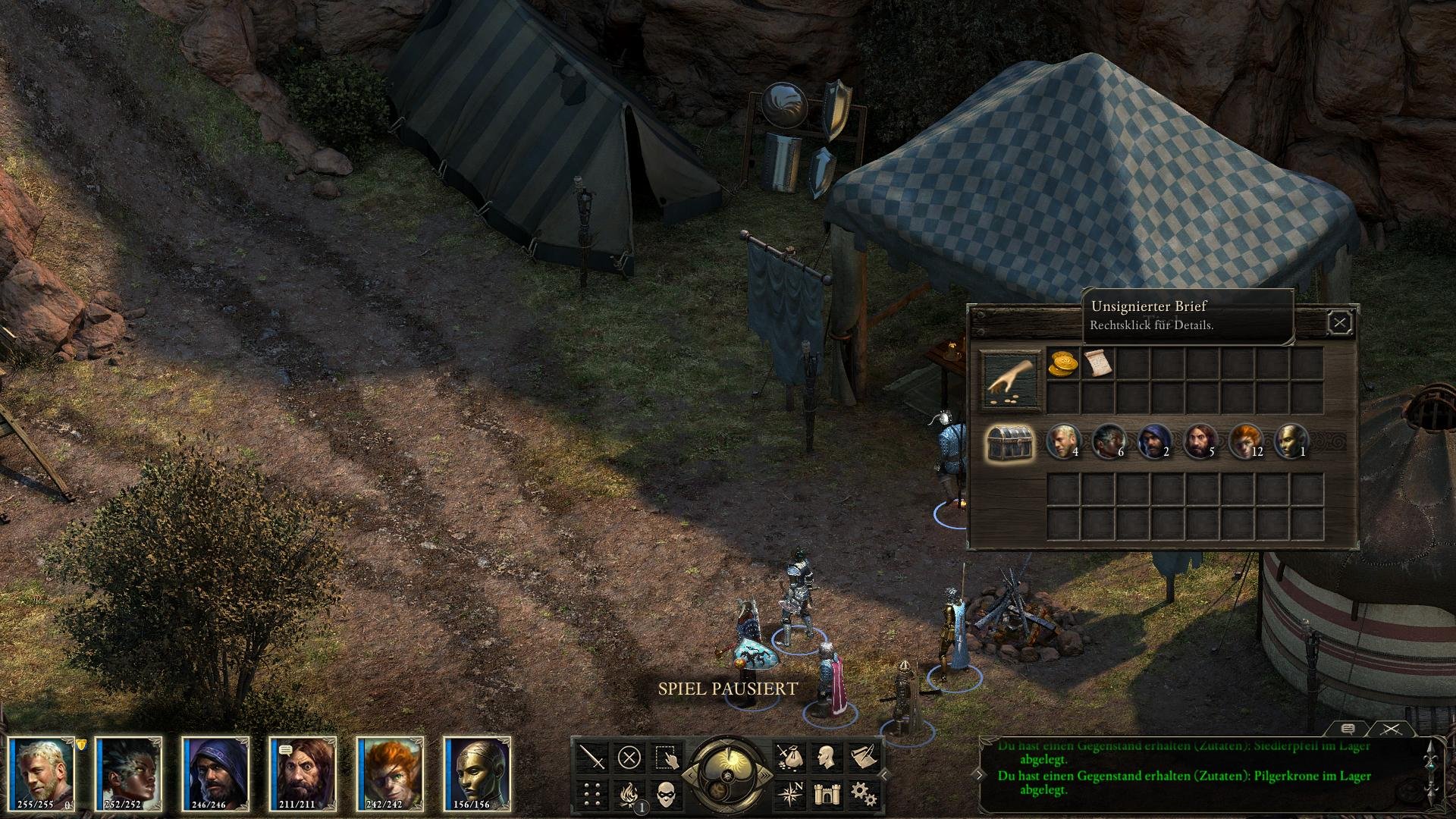1456x819 pixels.
Task: Take the gold coins from the loot
Action: click(1062, 363)
